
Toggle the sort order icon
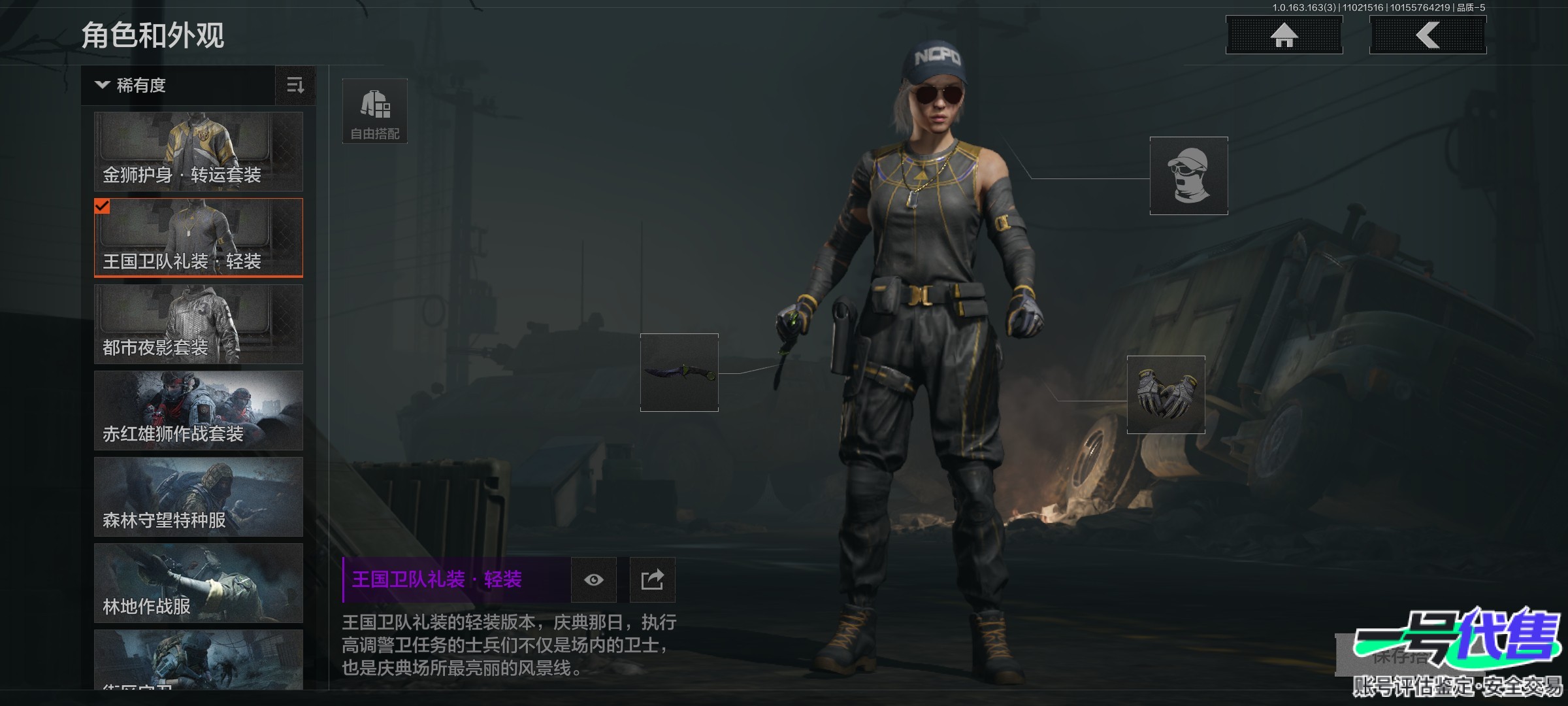[295, 86]
